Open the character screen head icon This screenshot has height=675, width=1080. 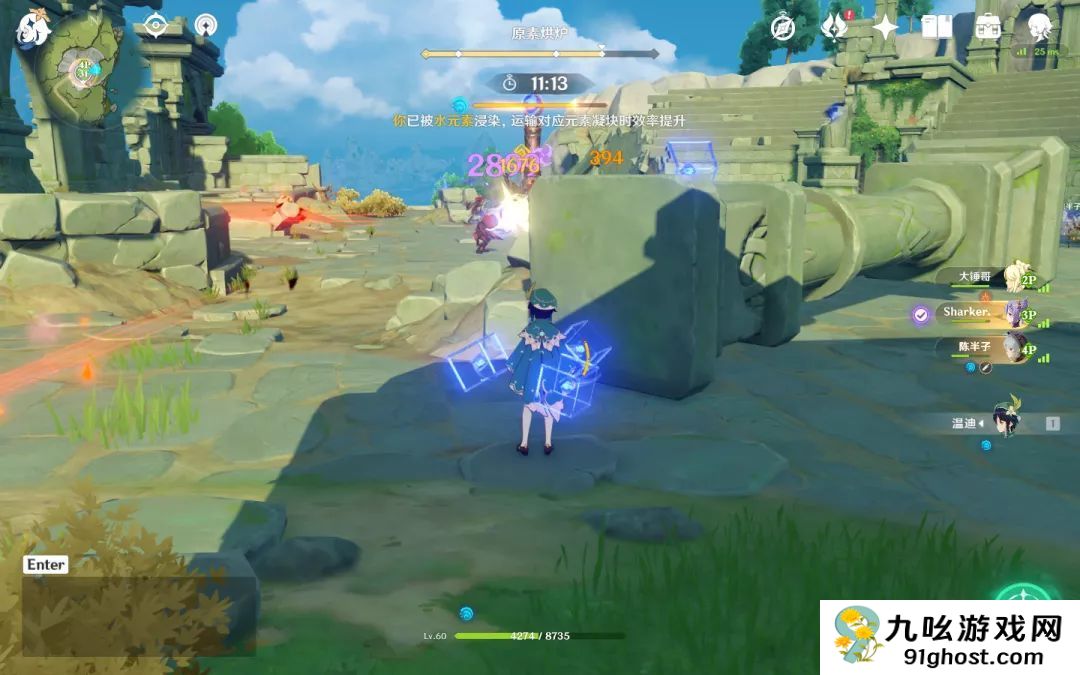click(1040, 26)
